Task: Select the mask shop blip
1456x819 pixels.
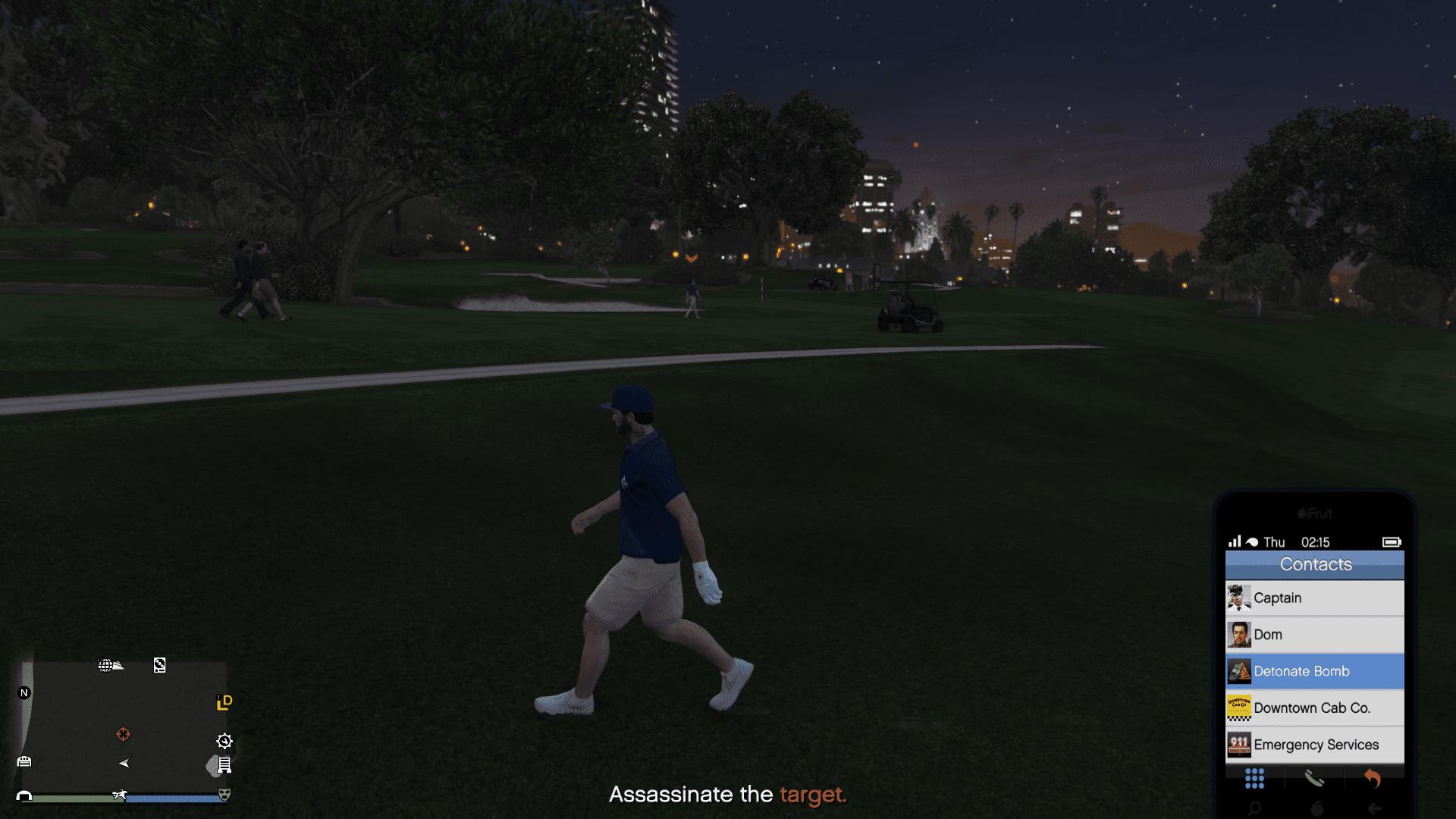Action: tap(224, 794)
